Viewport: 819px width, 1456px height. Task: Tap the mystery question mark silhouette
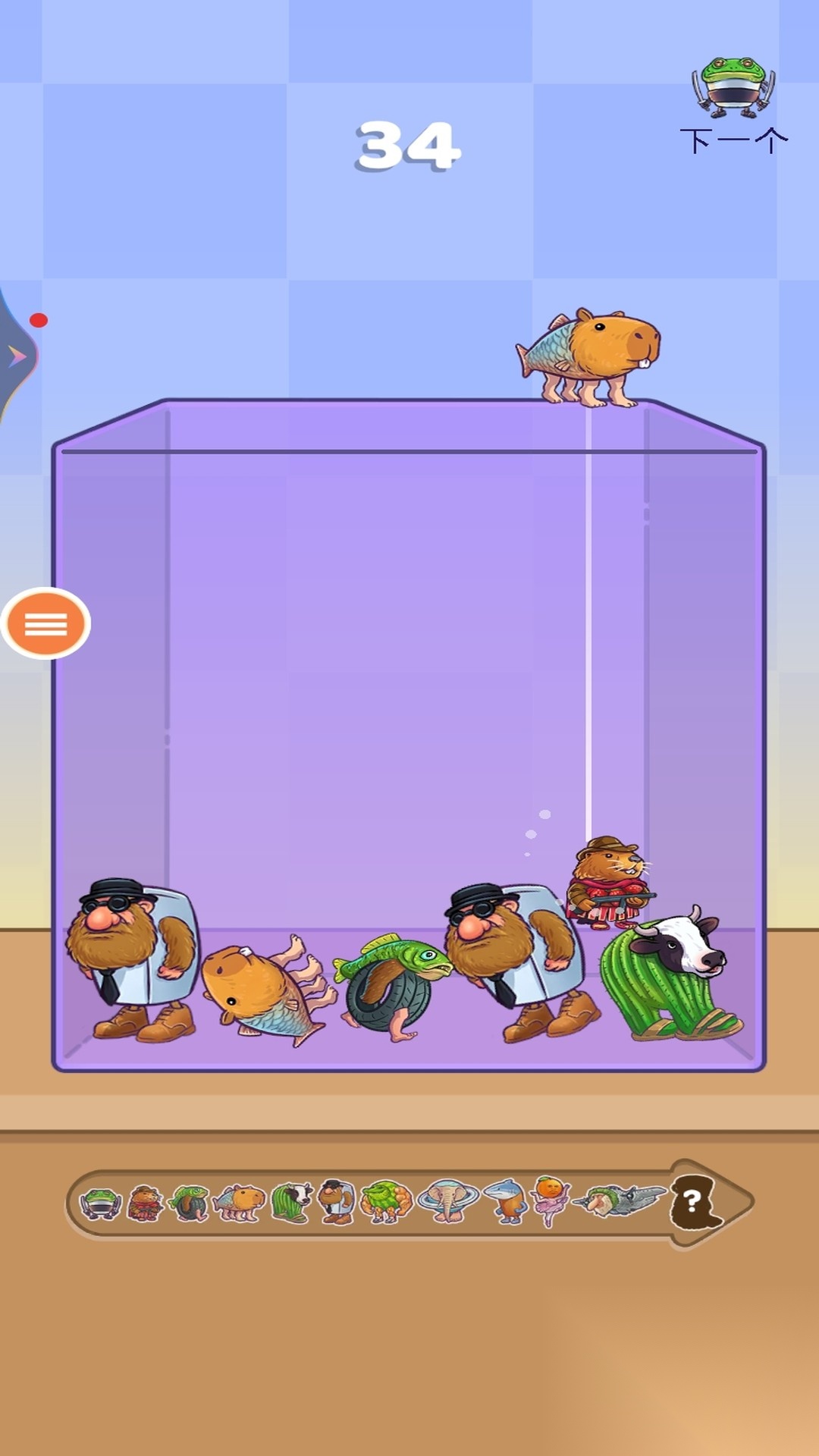pos(693,1202)
